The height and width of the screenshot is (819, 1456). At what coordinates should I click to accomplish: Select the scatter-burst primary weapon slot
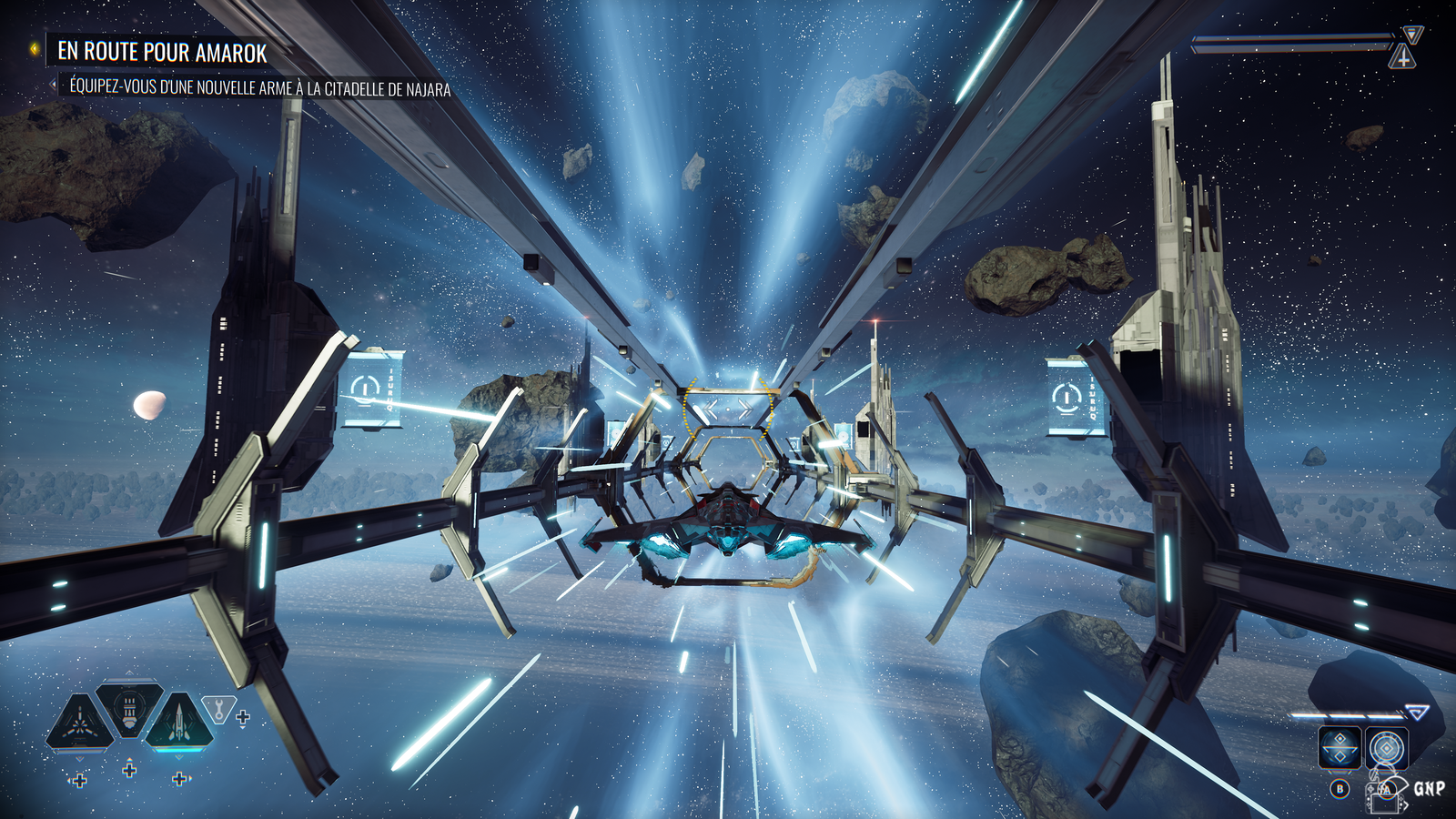tap(80, 723)
